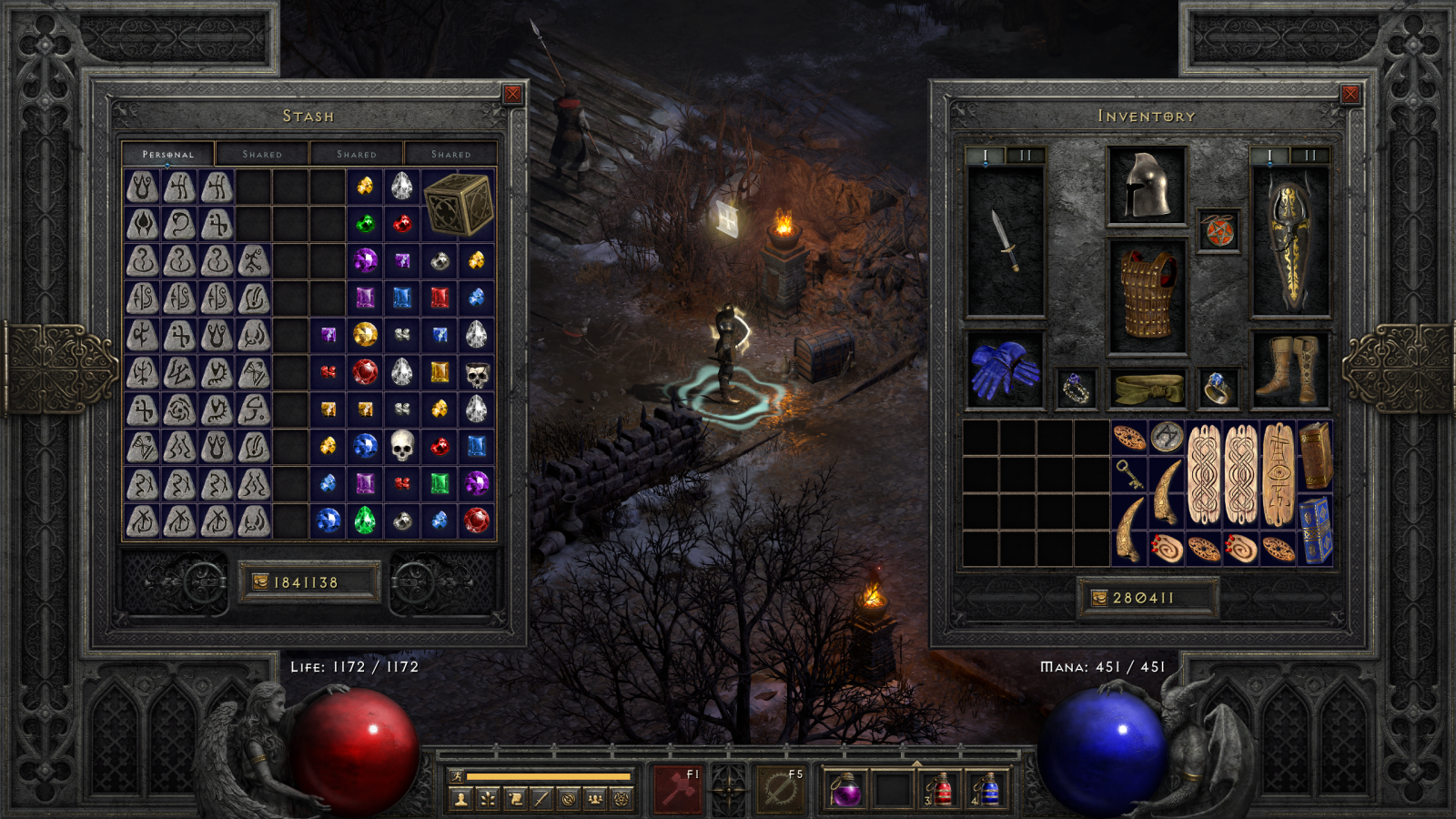
Task: Pick up the equipped short sword
Action: click(x=1006, y=241)
